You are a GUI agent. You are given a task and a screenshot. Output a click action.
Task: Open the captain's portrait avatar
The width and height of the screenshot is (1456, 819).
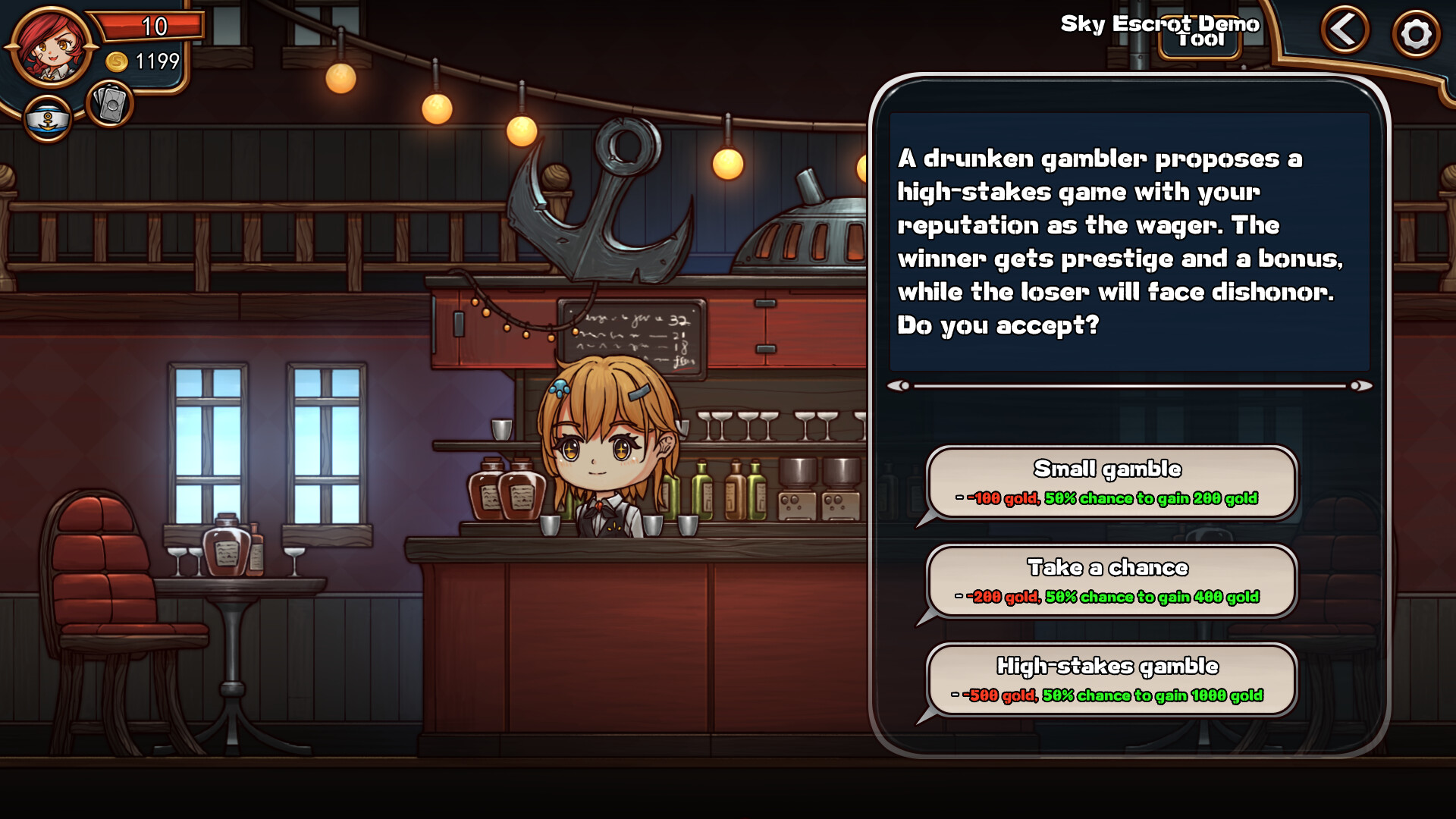click(47, 47)
